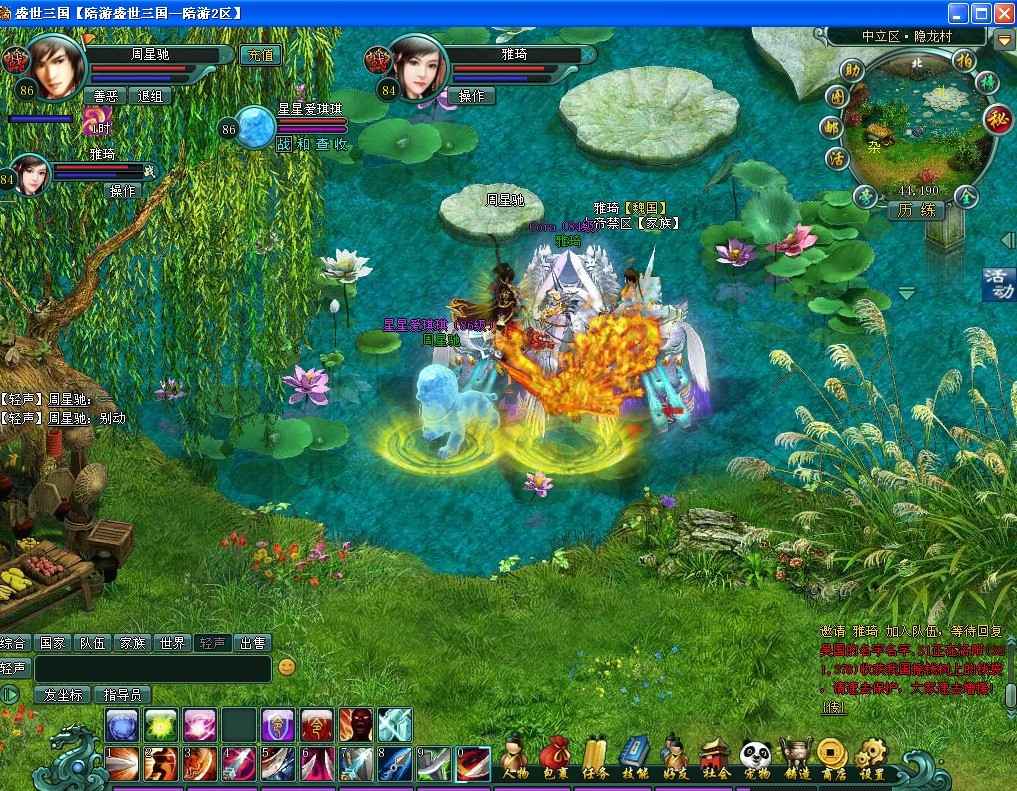Open the red 秘 button beside minimap
The width and height of the screenshot is (1017, 791).
click(997, 119)
